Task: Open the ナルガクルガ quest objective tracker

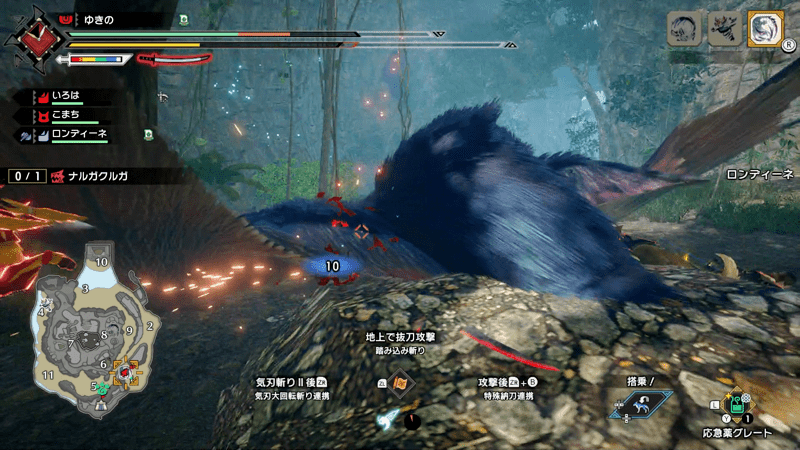Action: click(95, 176)
